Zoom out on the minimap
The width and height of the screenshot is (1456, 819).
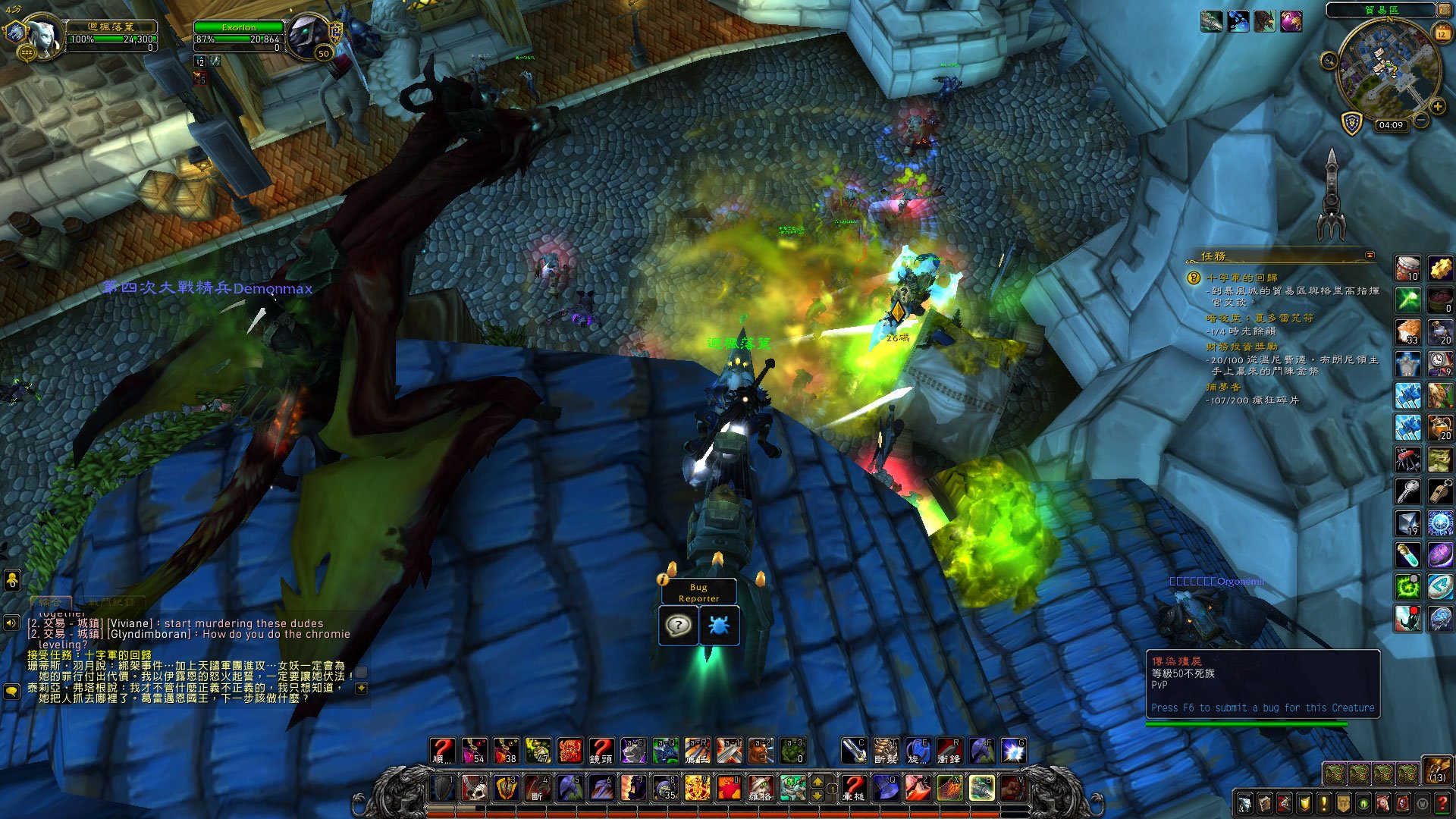pos(1420,121)
